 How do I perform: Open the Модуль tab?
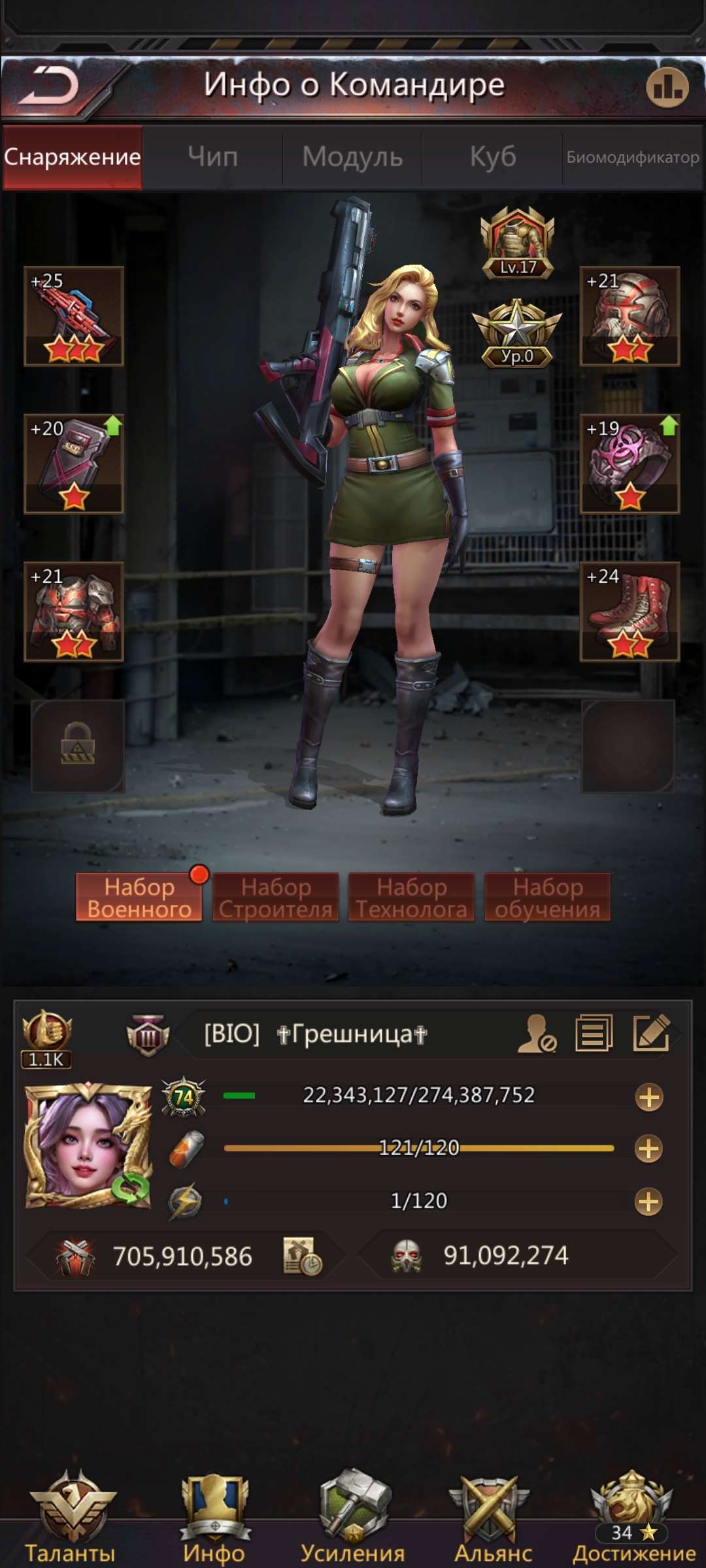click(x=352, y=157)
